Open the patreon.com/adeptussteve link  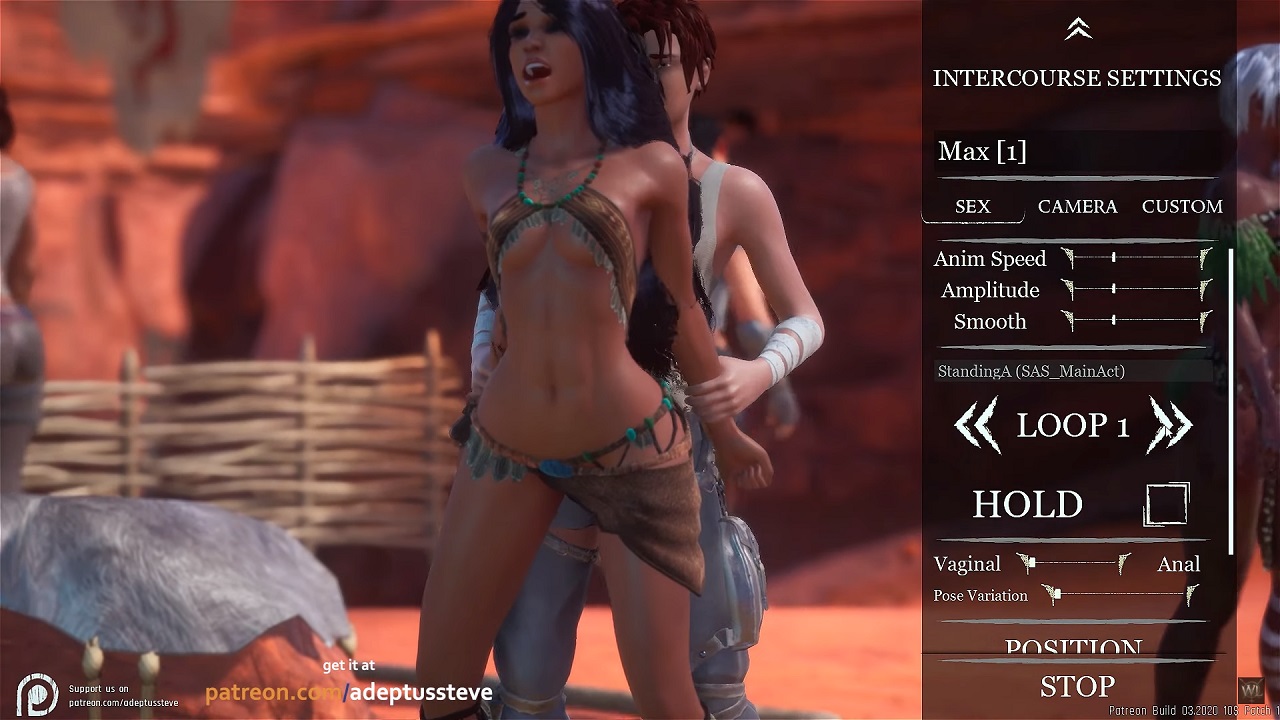(348, 692)
